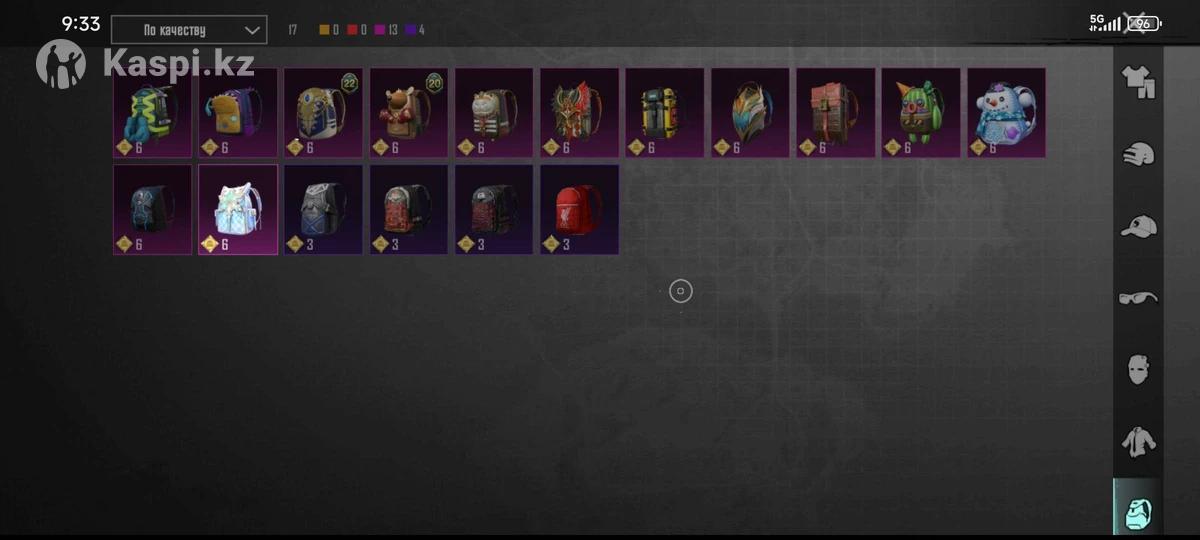
Task: Pick the green zigzag backpack with blue scarf
Action: pyautogui.click(x=152, y=112)
